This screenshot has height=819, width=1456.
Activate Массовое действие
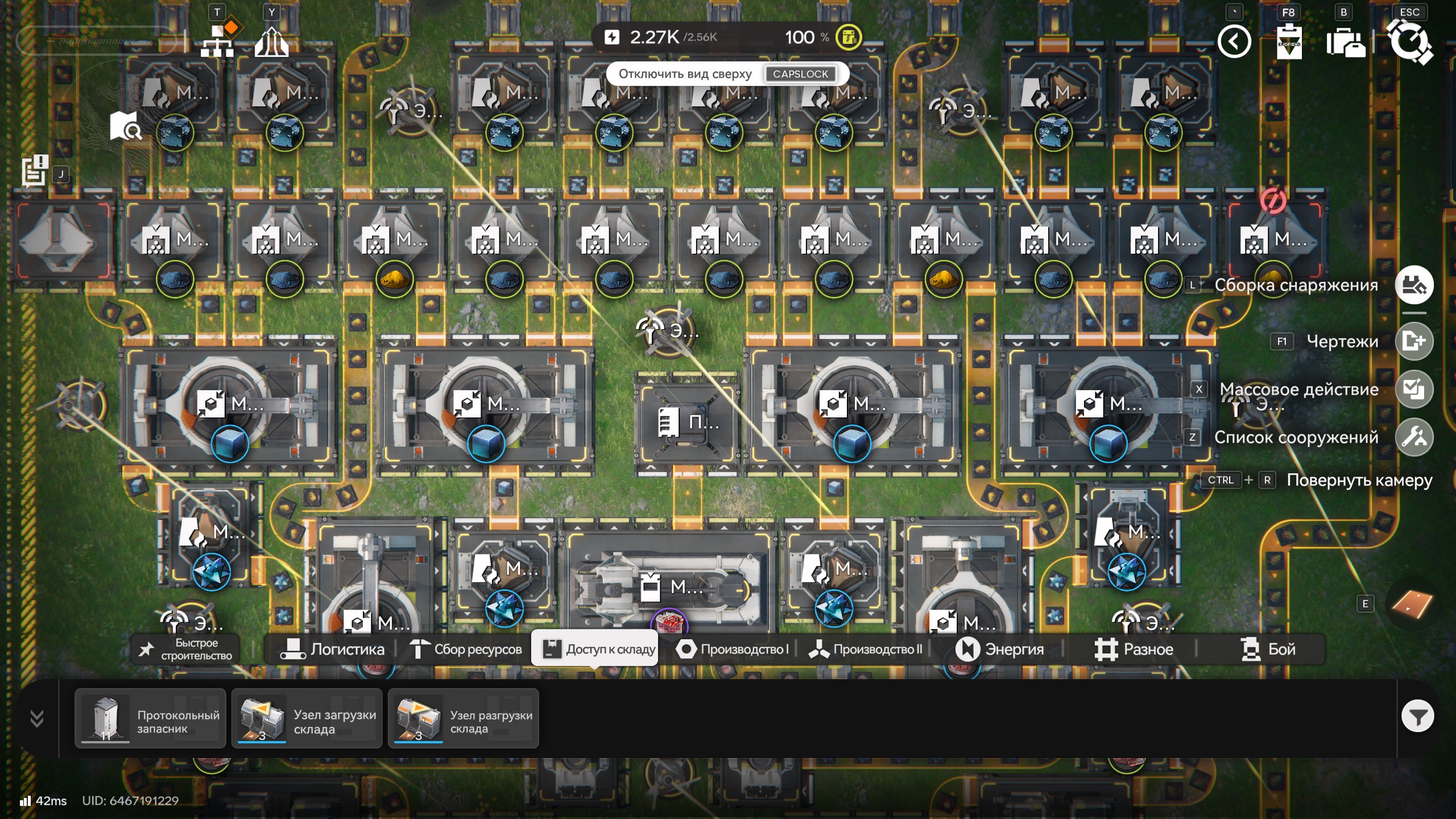tap(1414, 390)
